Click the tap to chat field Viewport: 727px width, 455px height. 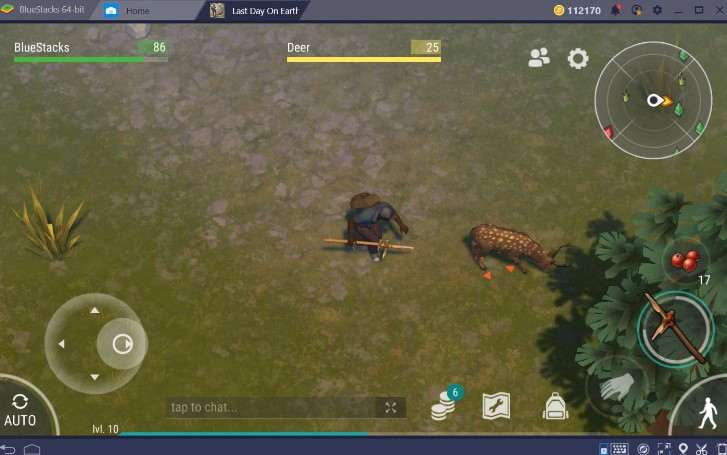[270, 407]
